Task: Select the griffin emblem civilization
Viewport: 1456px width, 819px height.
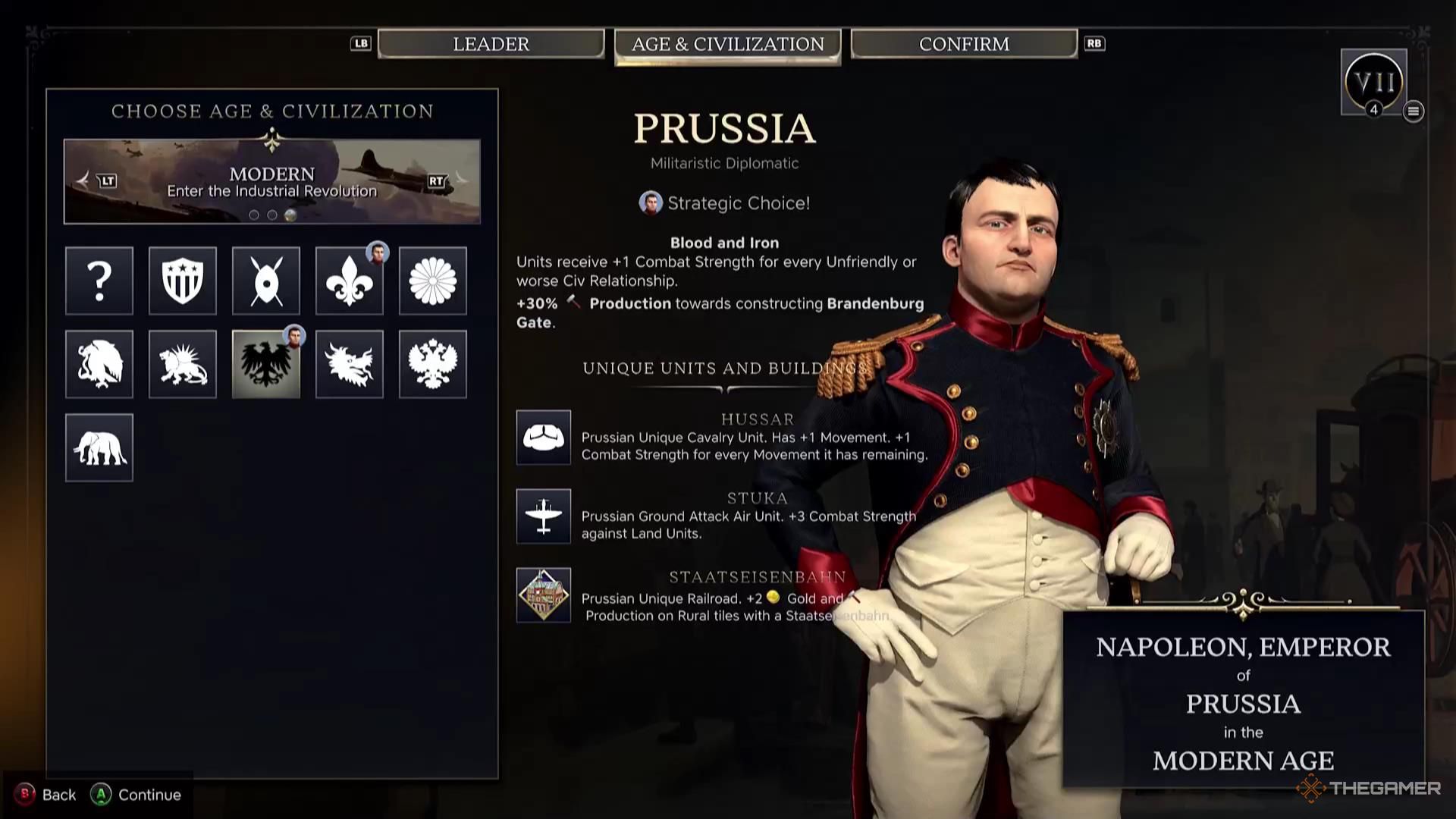Action: tap(99, 364)
